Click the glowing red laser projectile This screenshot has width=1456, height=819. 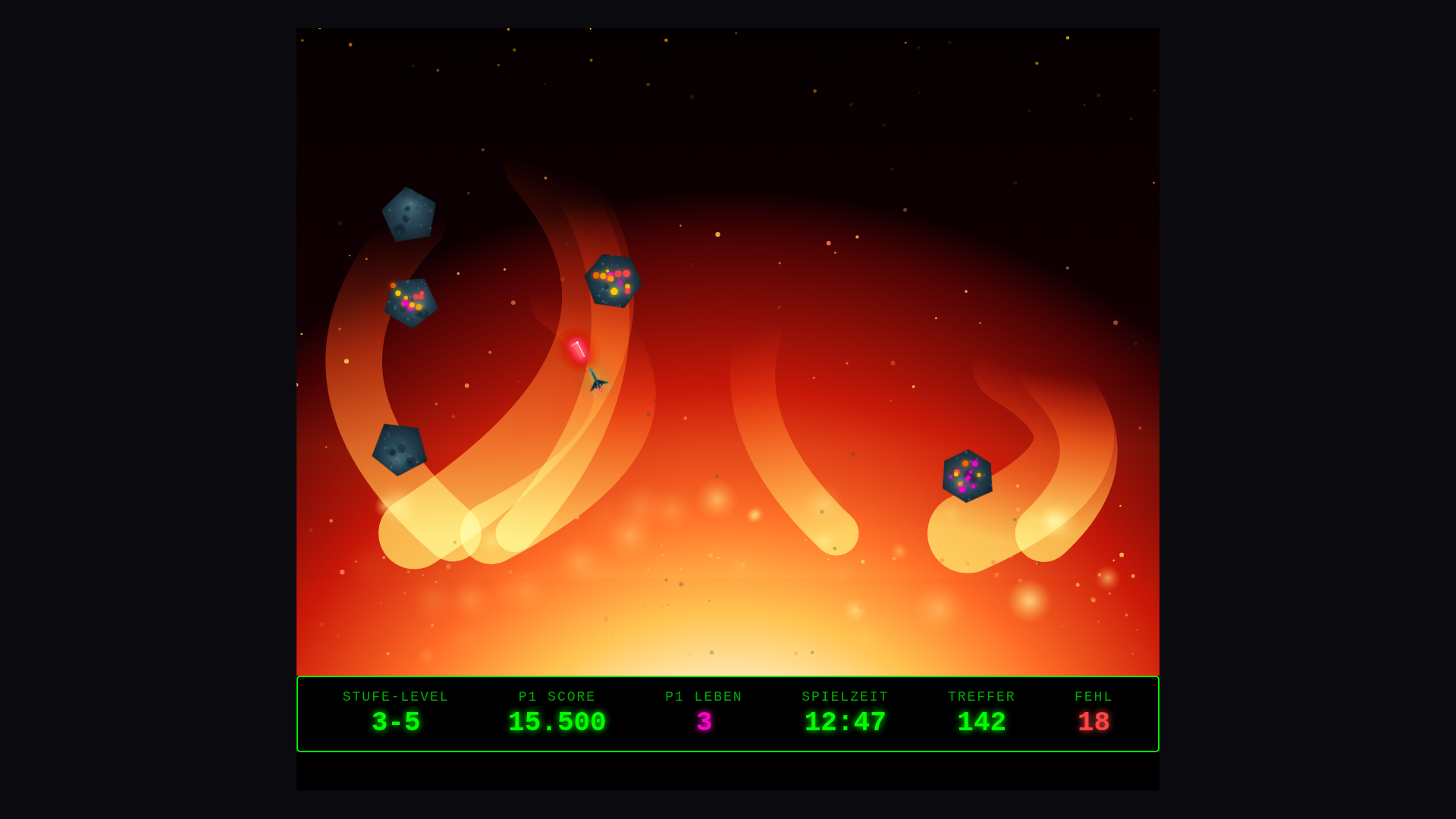pos(579,349)
